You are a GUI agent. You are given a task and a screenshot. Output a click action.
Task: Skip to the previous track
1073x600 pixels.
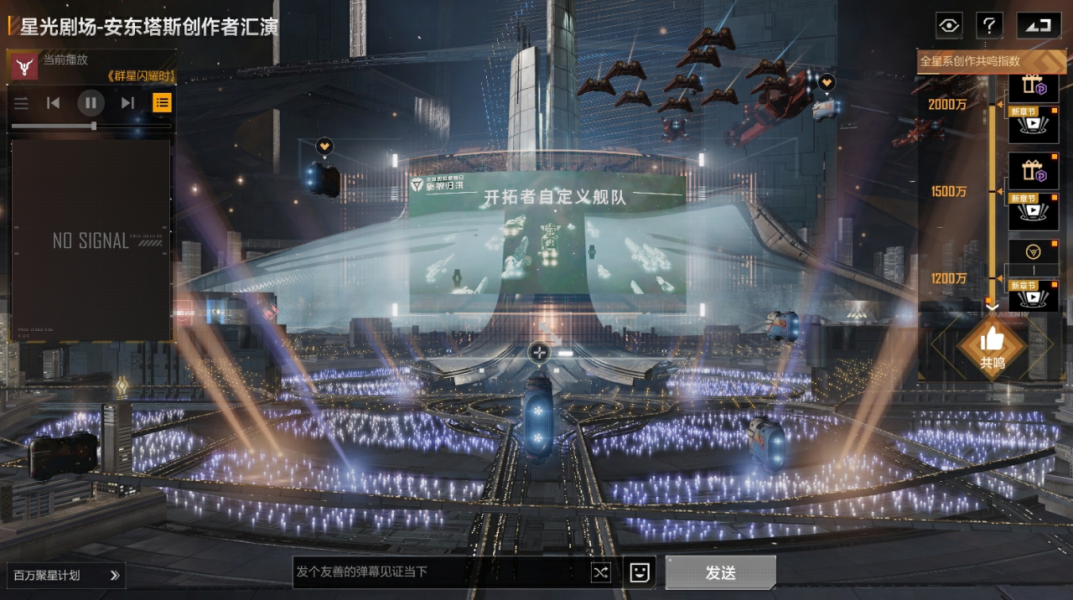click(x=53, y=102)
